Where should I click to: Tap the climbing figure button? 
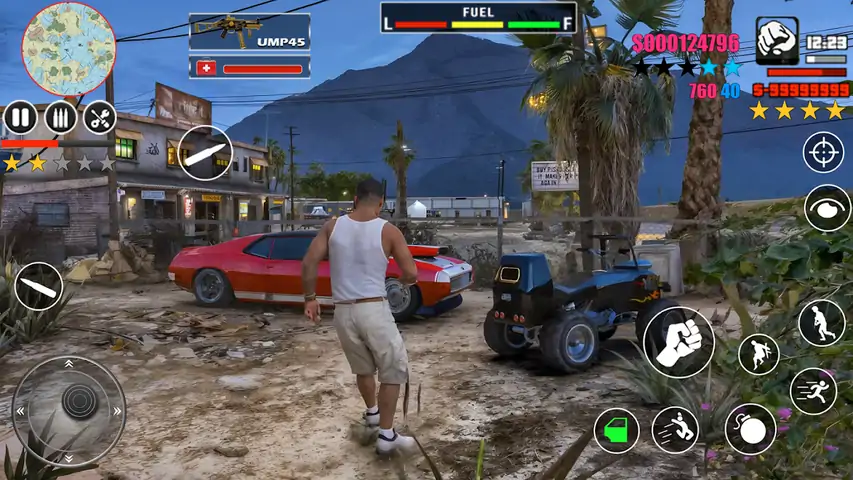click(758, 354)
